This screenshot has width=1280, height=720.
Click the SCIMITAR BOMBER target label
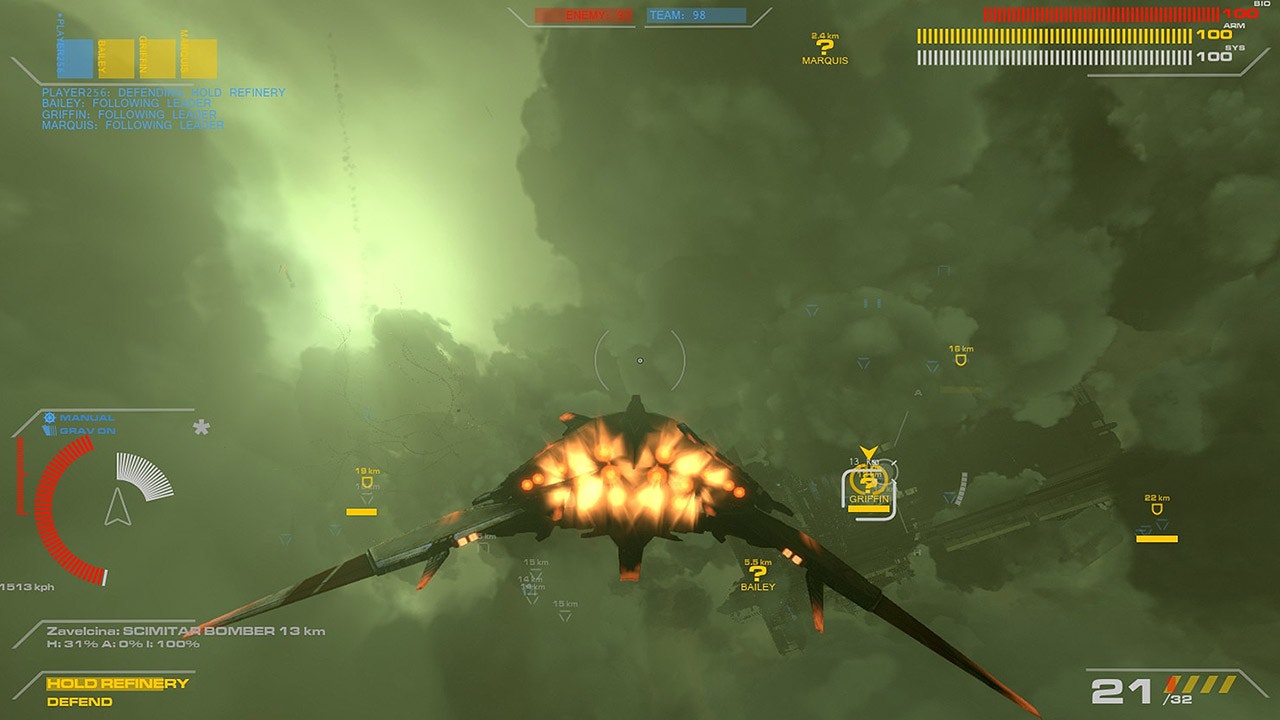click(x=197, y=631)
